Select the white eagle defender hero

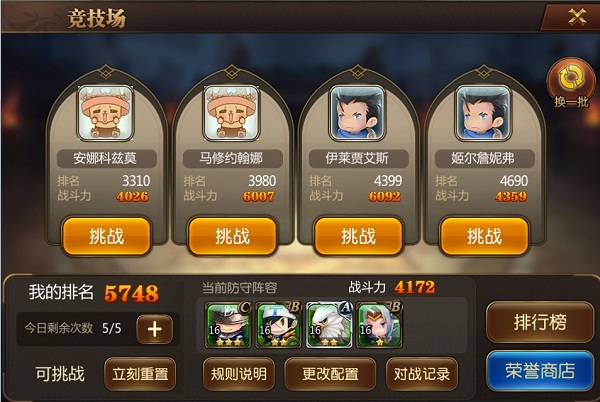coord(325,323)
